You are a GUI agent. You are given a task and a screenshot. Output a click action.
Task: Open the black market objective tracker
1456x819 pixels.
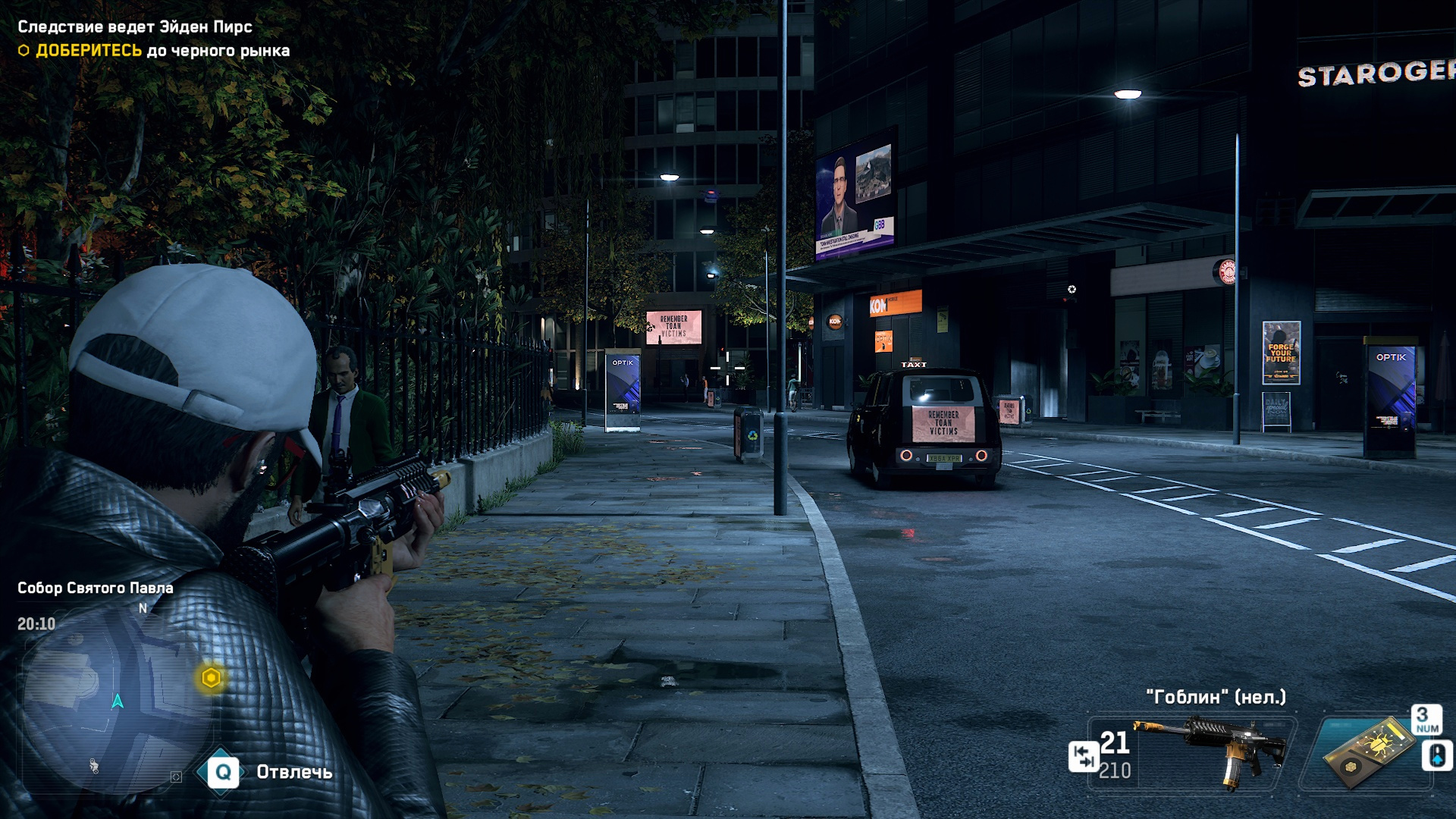162,51
